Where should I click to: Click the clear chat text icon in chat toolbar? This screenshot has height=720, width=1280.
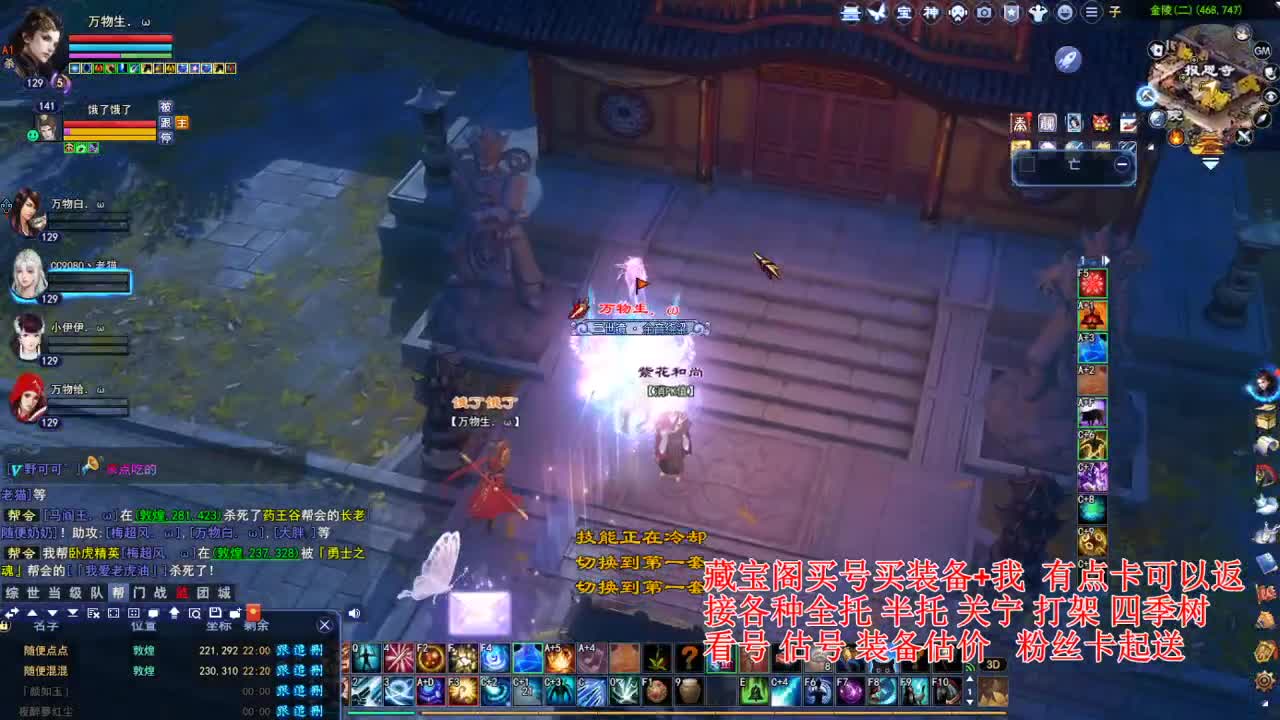pos(92,614)
